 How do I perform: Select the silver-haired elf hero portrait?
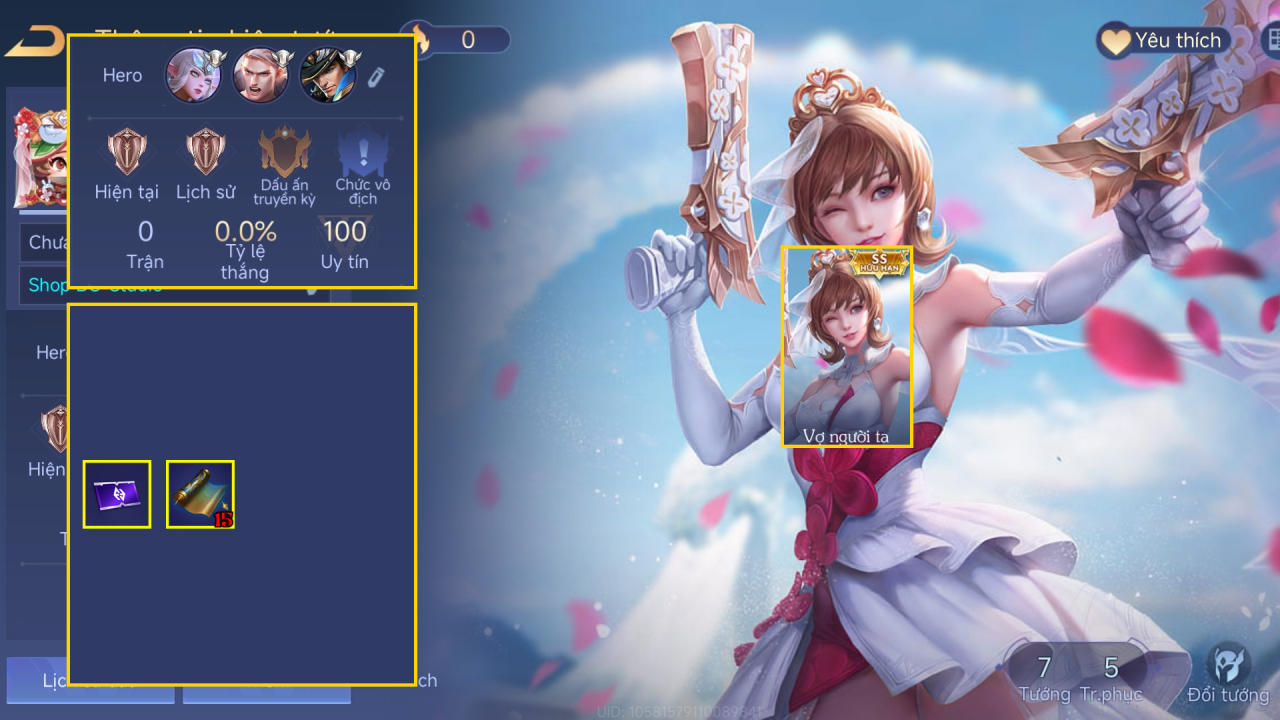pyautogui.click(x=193, y=75)
